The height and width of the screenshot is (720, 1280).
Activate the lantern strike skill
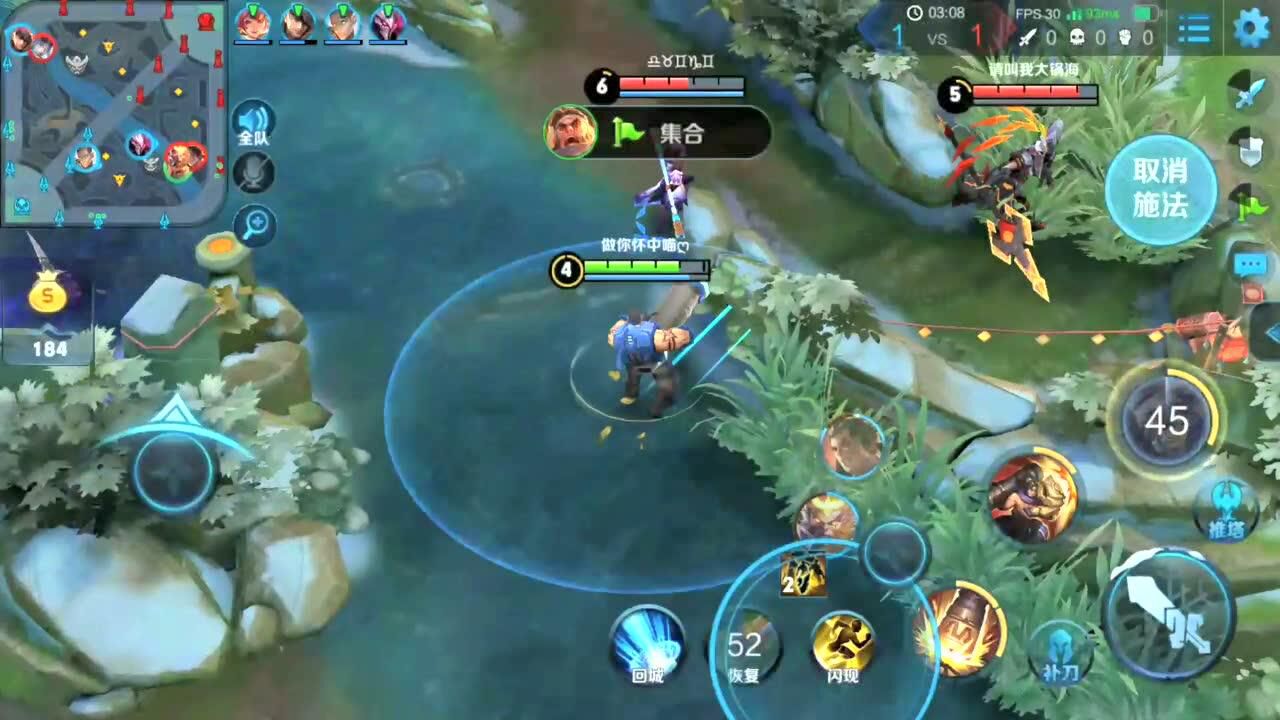[x=958, y=628]
